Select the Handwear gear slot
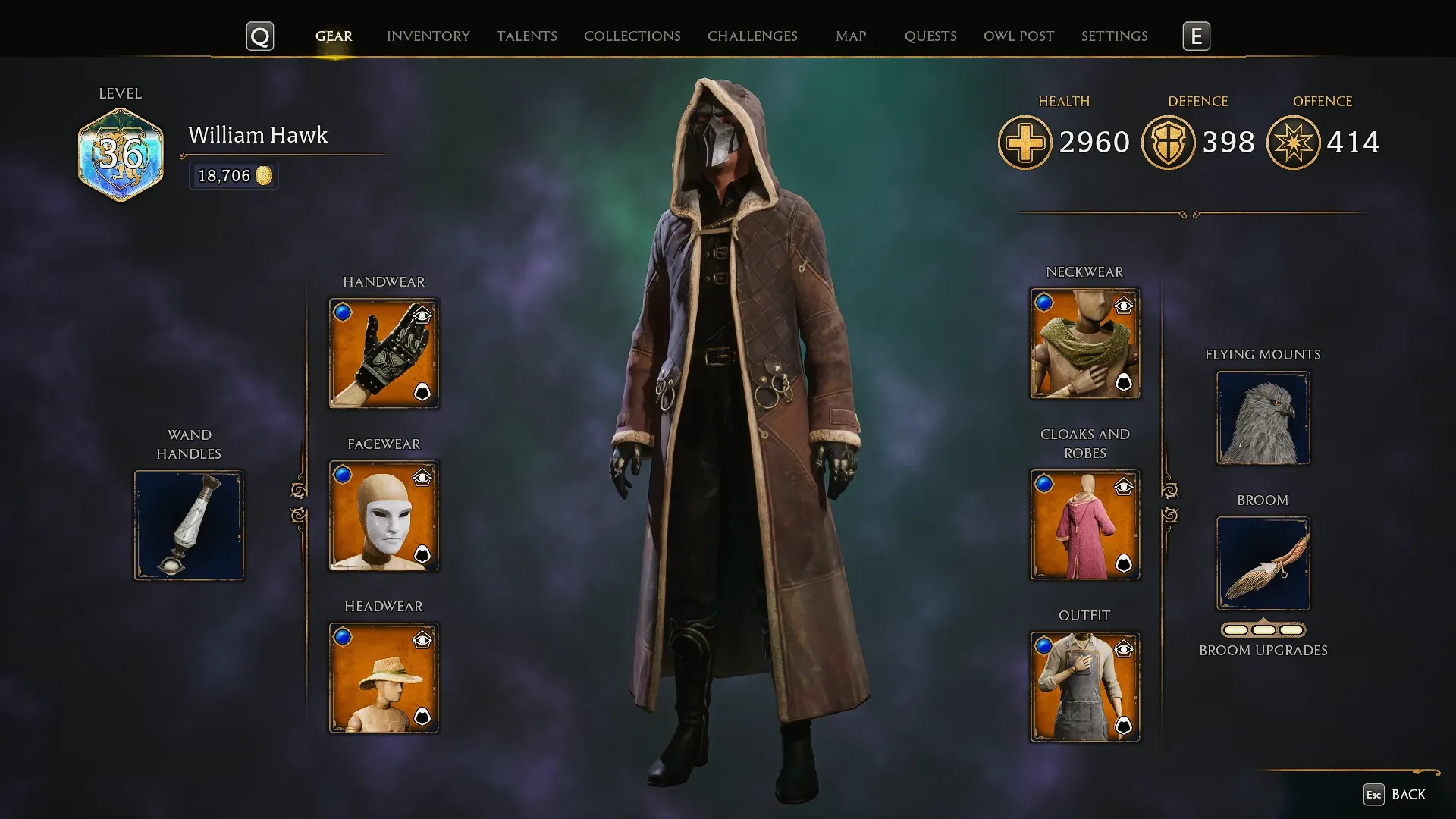The height and width of the screenshot is (819, 1456). [384, 353]
